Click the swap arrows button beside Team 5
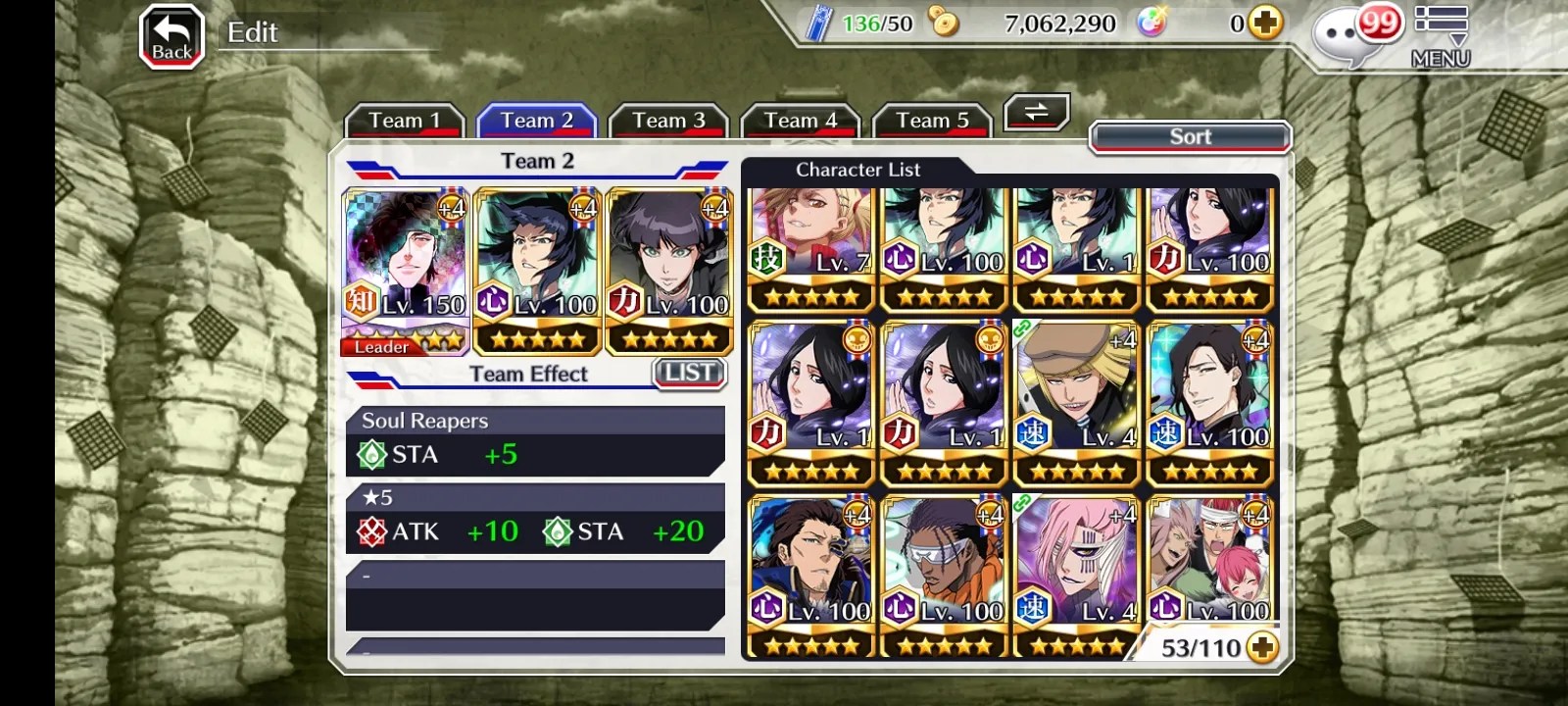This screenshot has height=706, width=1568. click(1036, 113)
